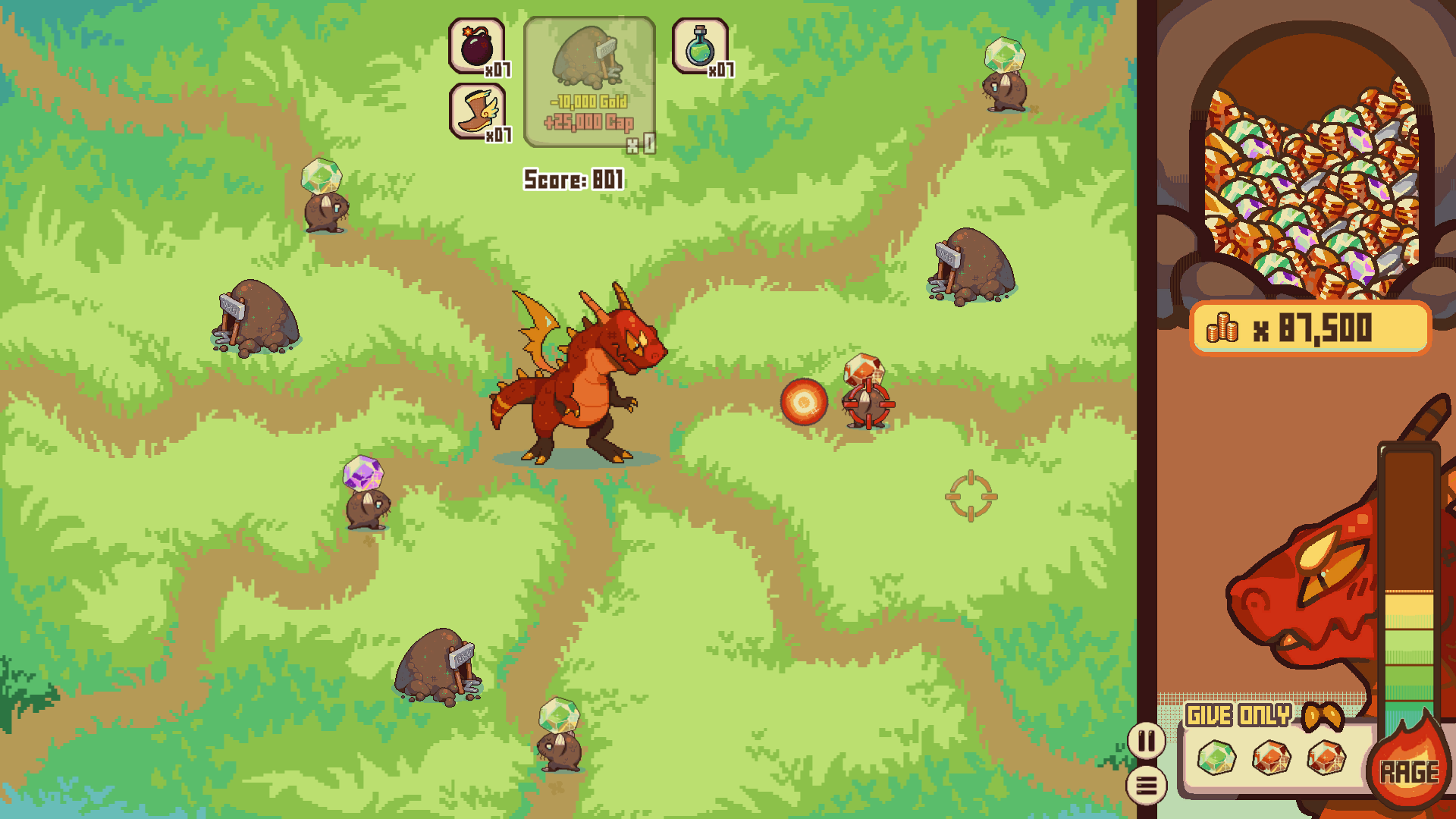Buy the hoard upgrade for 10,000 Gold

tap(590, 83)
